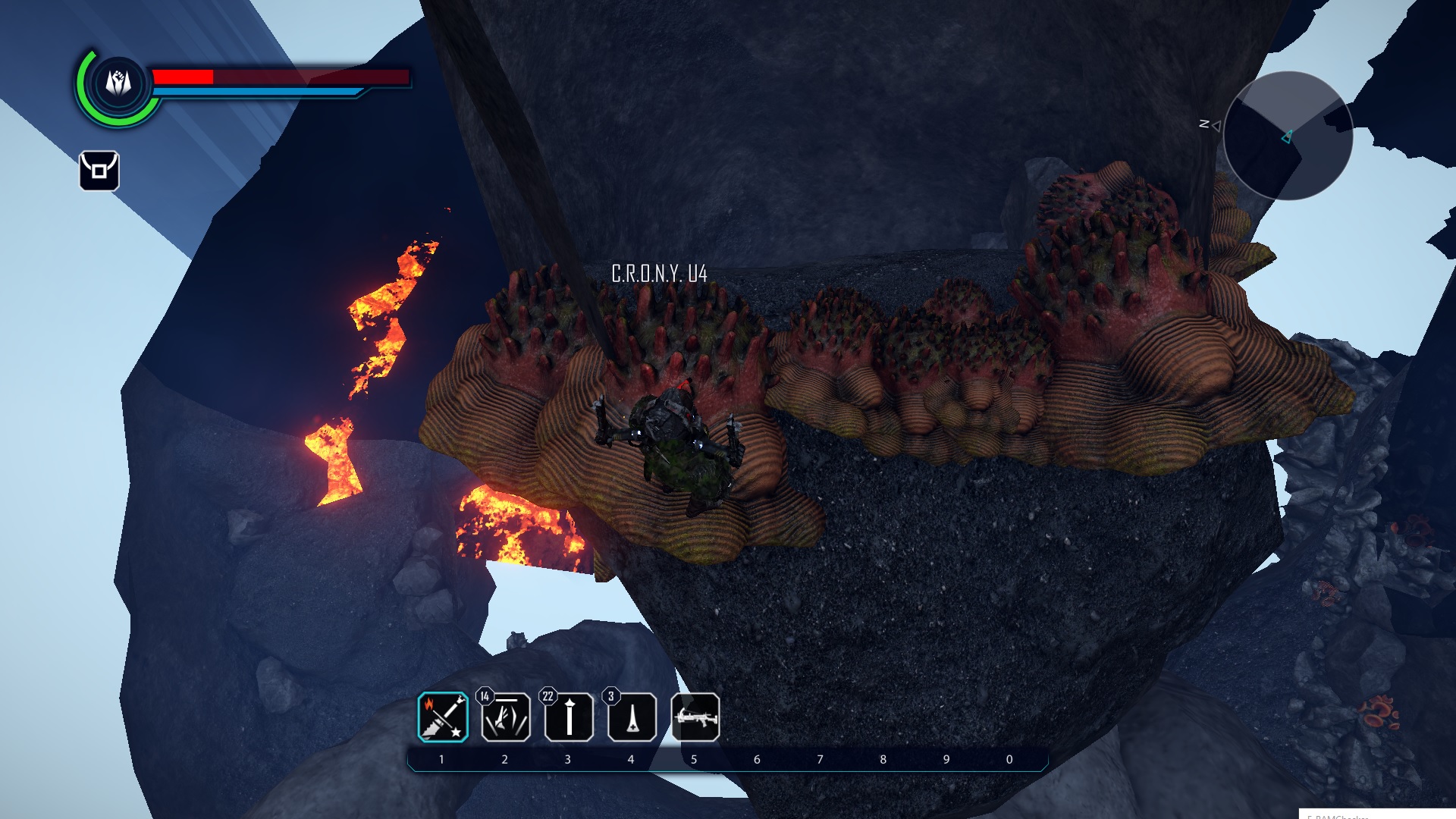This screenshot has width=1456, height=819.
Task: Open the bag icon below the health bar
Action: [x=99, y=171]
